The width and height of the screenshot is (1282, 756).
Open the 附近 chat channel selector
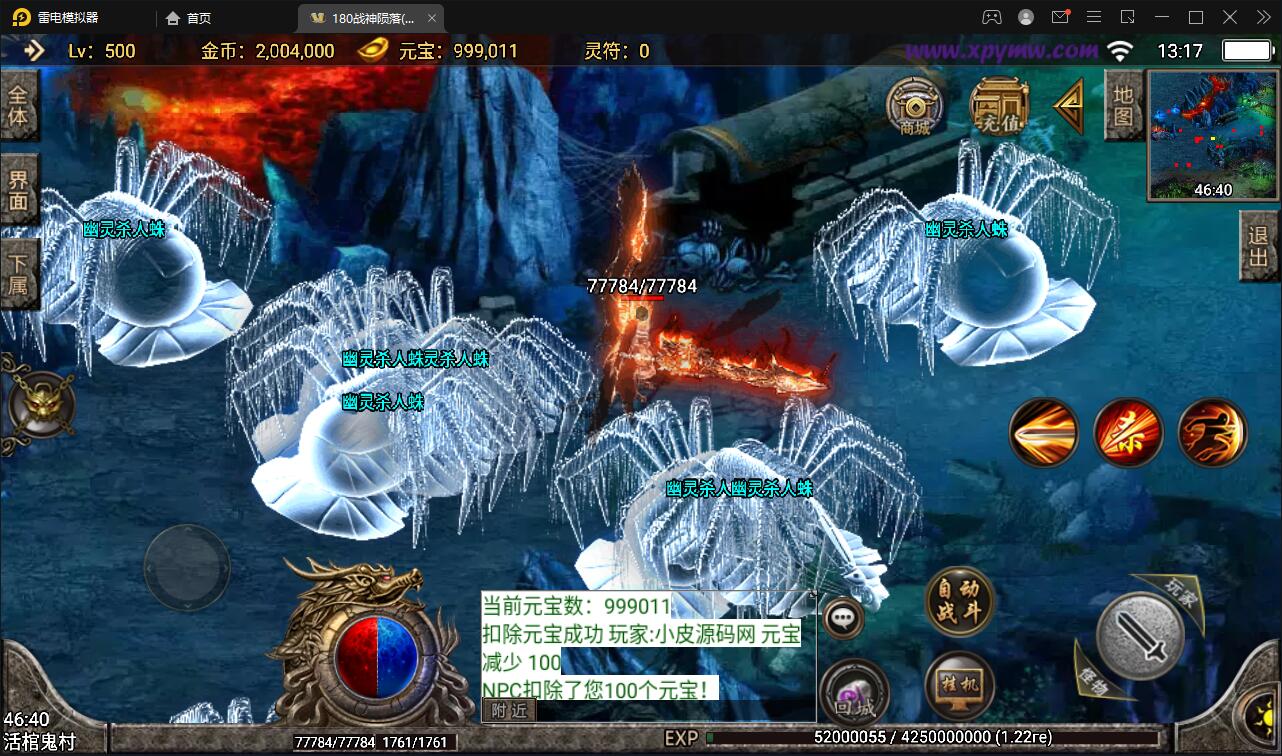click(508, 711)
